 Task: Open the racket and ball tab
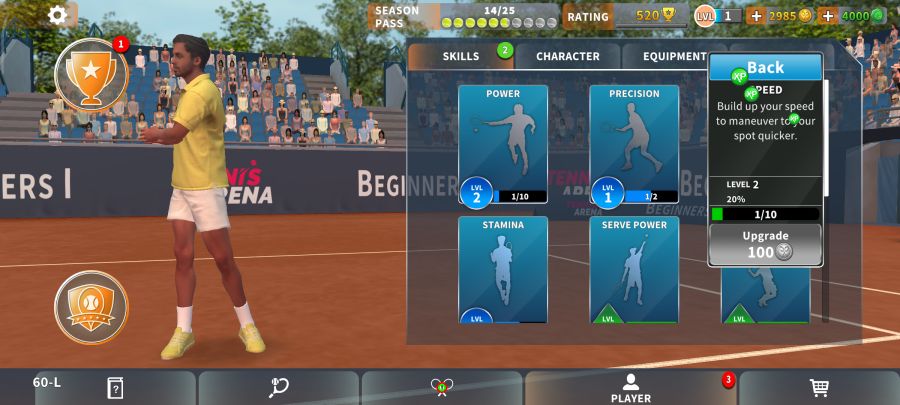(279, 388)
